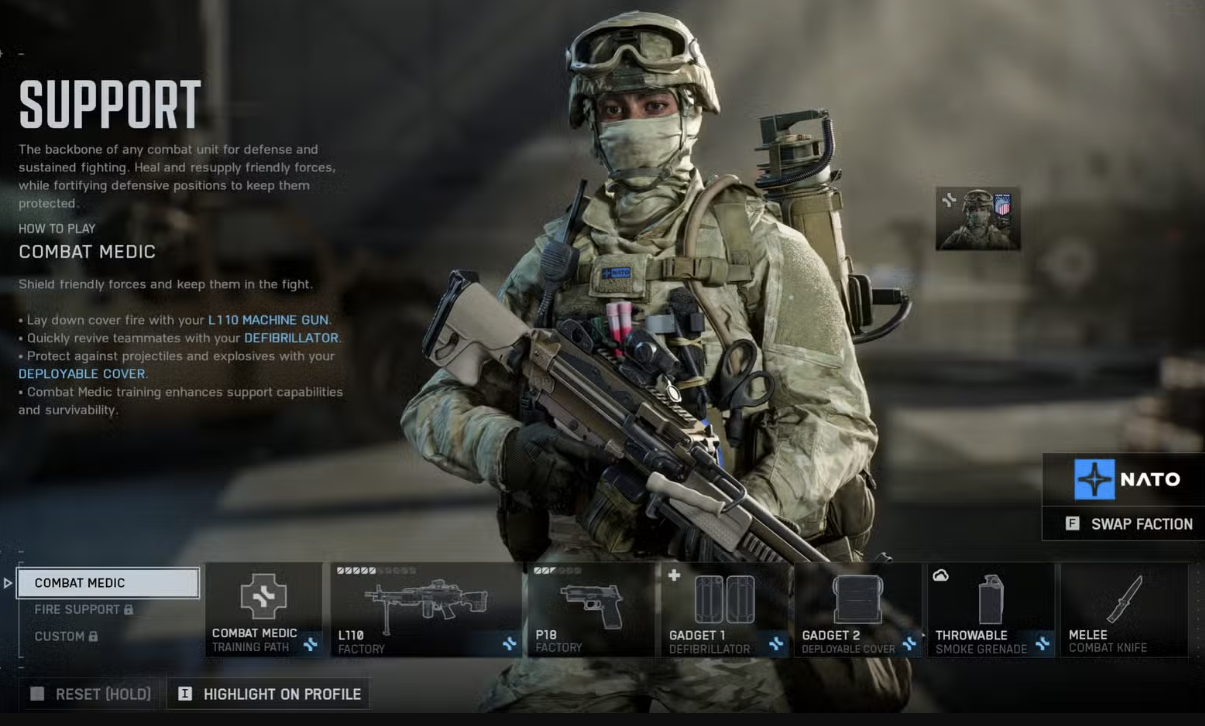1205x726 pixels.
Task: Select the locked Custom loadout entry
Action: [x=66, y=636]
